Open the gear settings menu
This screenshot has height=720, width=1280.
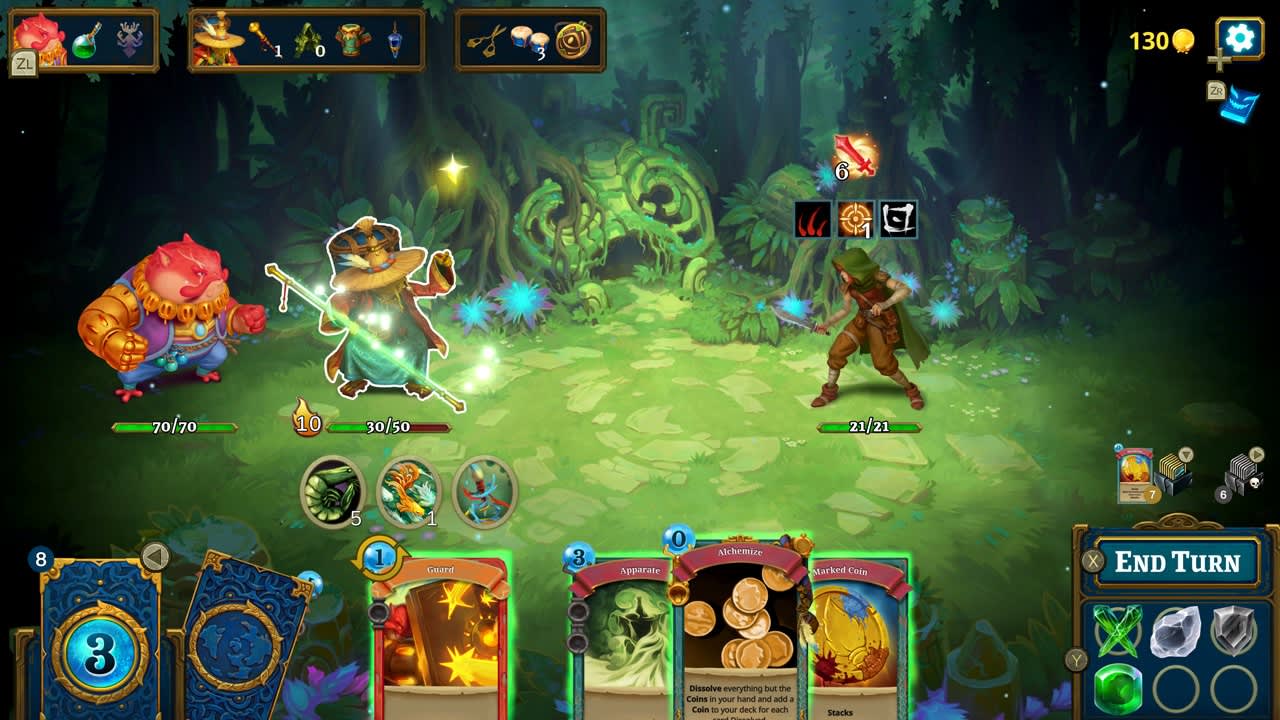point(1240,38)
